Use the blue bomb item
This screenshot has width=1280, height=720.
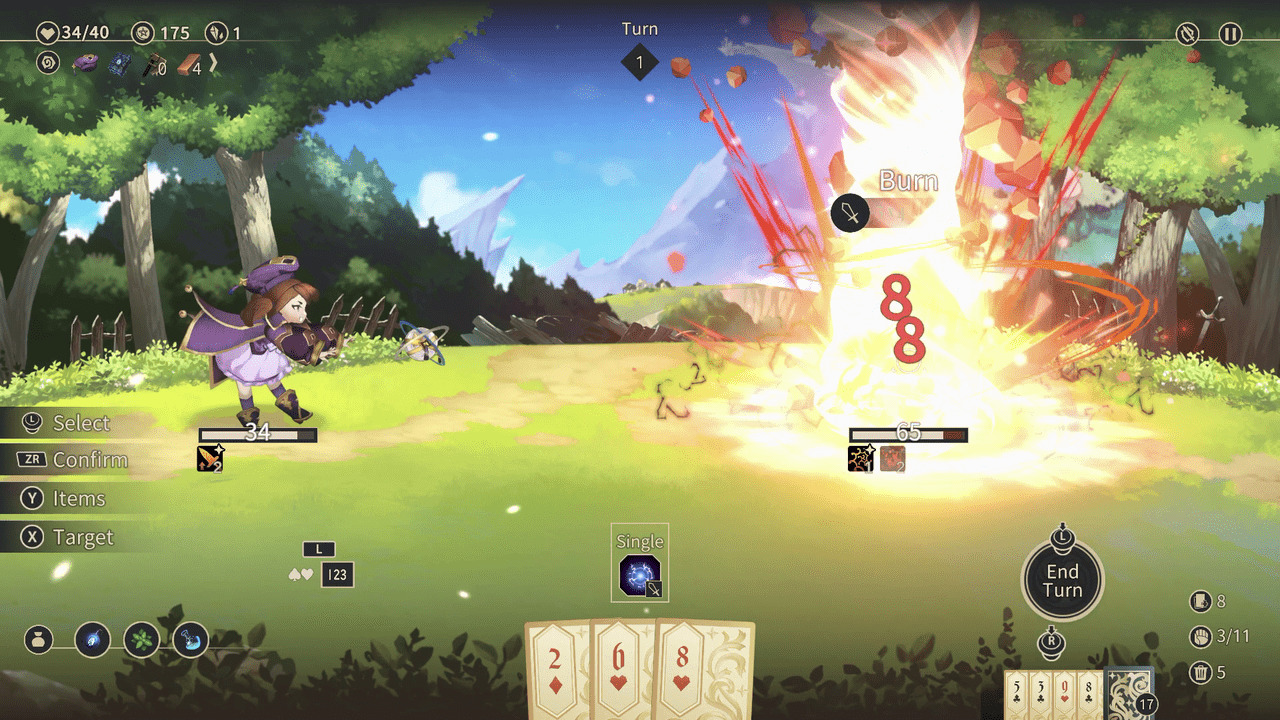click(x=92, y=639)
